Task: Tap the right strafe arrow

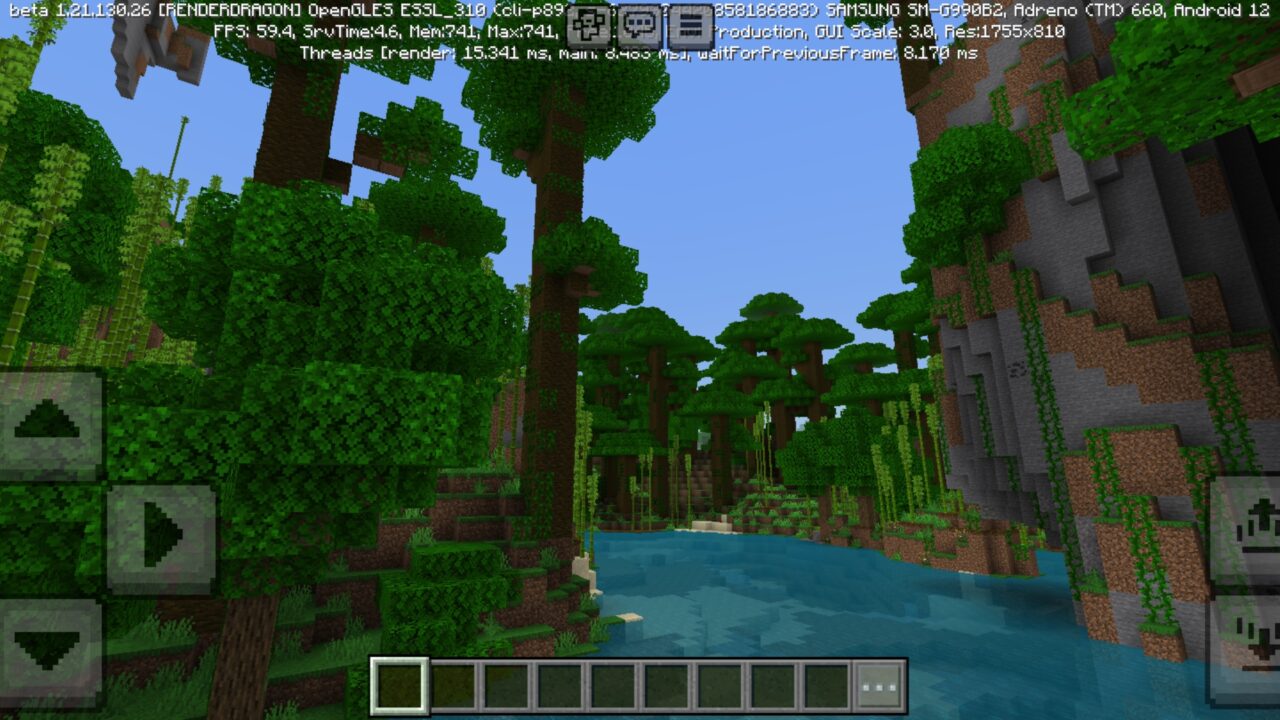Action: click(160, 532)
